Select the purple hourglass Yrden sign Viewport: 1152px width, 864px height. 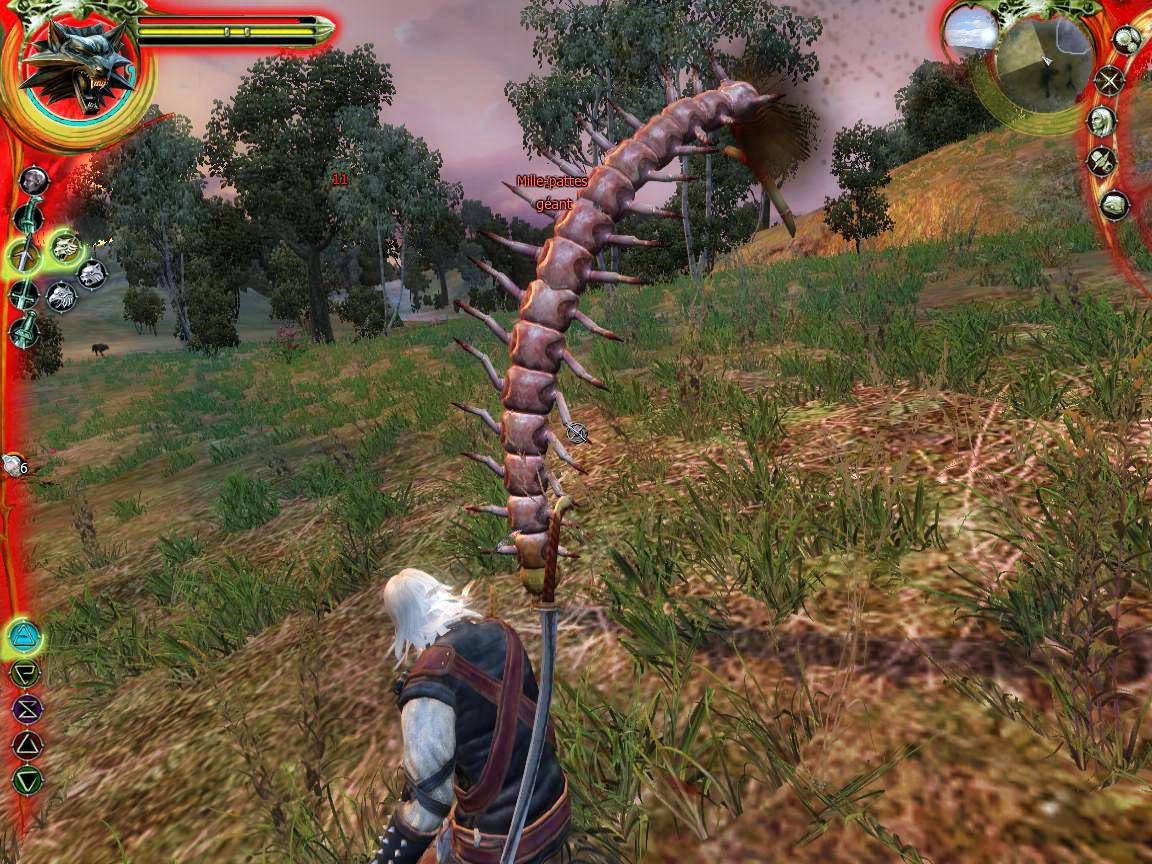(x=26, y=709)
